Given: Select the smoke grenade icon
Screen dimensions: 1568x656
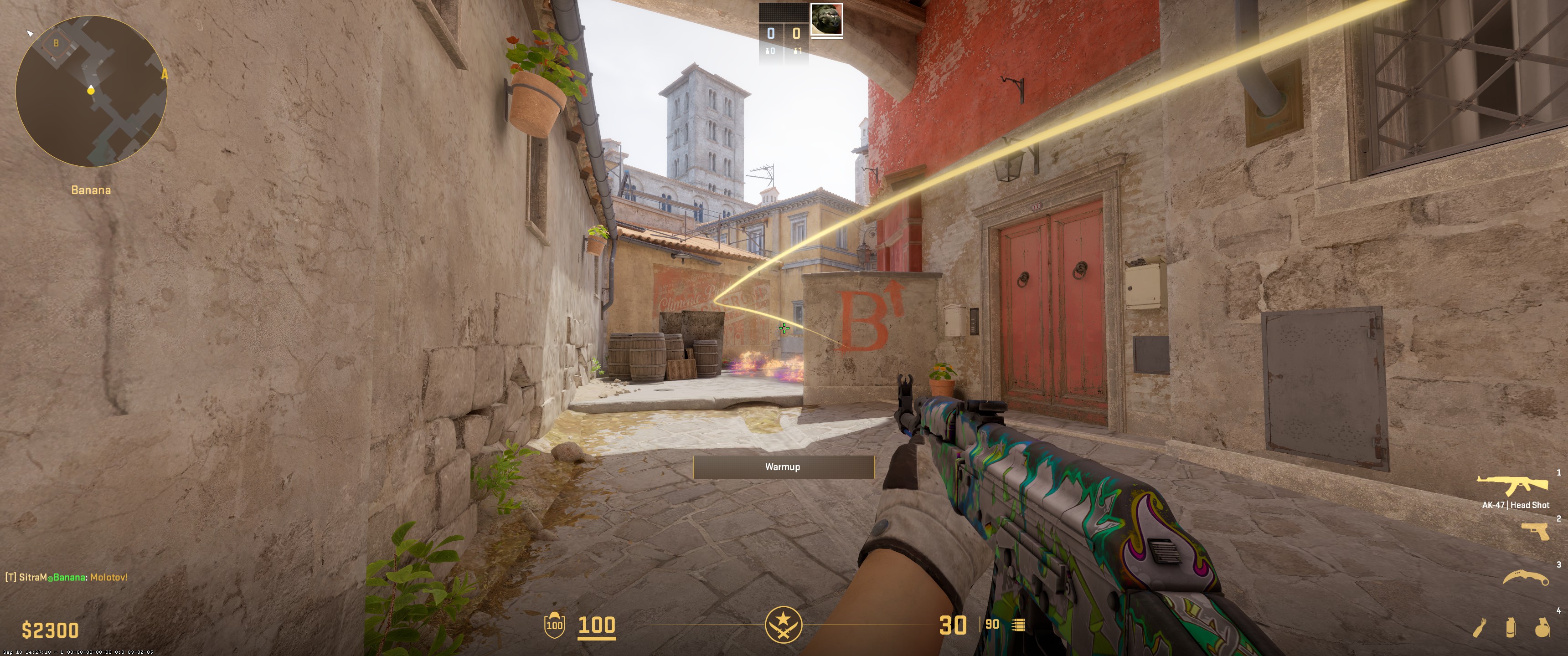Looking at the screenshot, I should [1511, 627].
